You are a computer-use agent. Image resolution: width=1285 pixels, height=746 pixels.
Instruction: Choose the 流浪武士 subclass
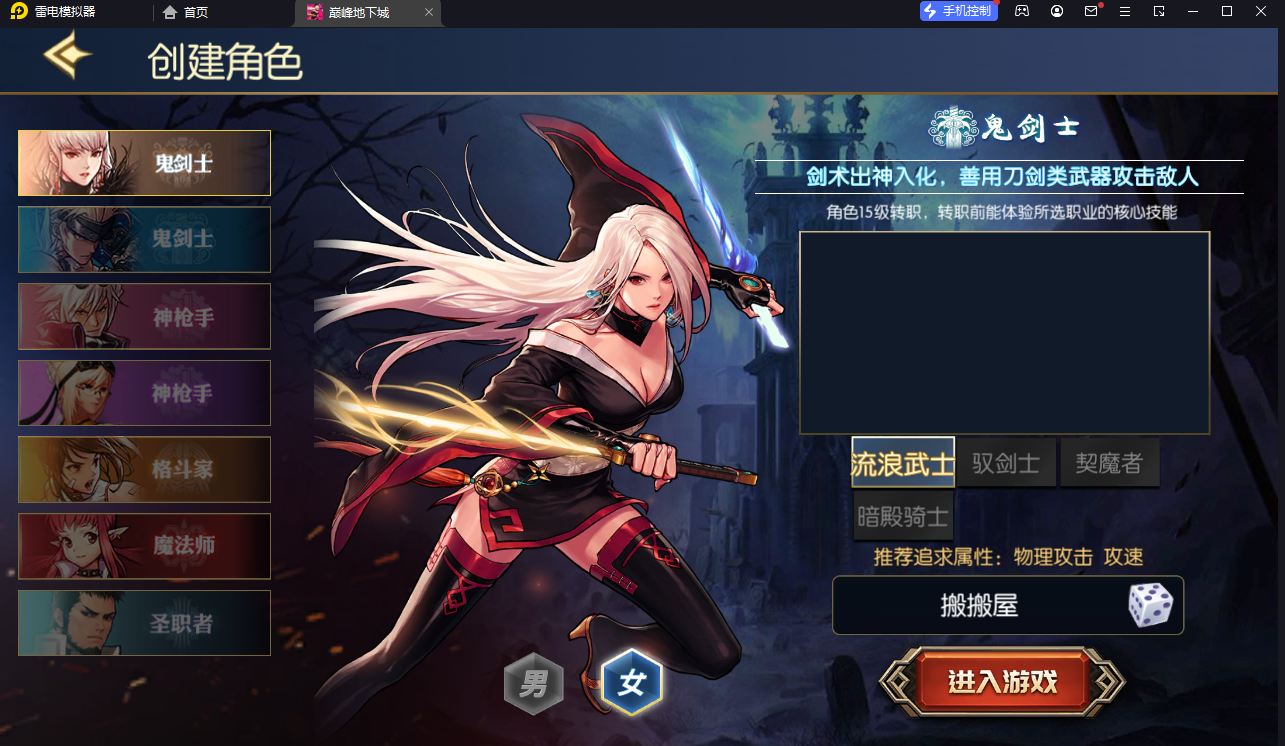902,462
